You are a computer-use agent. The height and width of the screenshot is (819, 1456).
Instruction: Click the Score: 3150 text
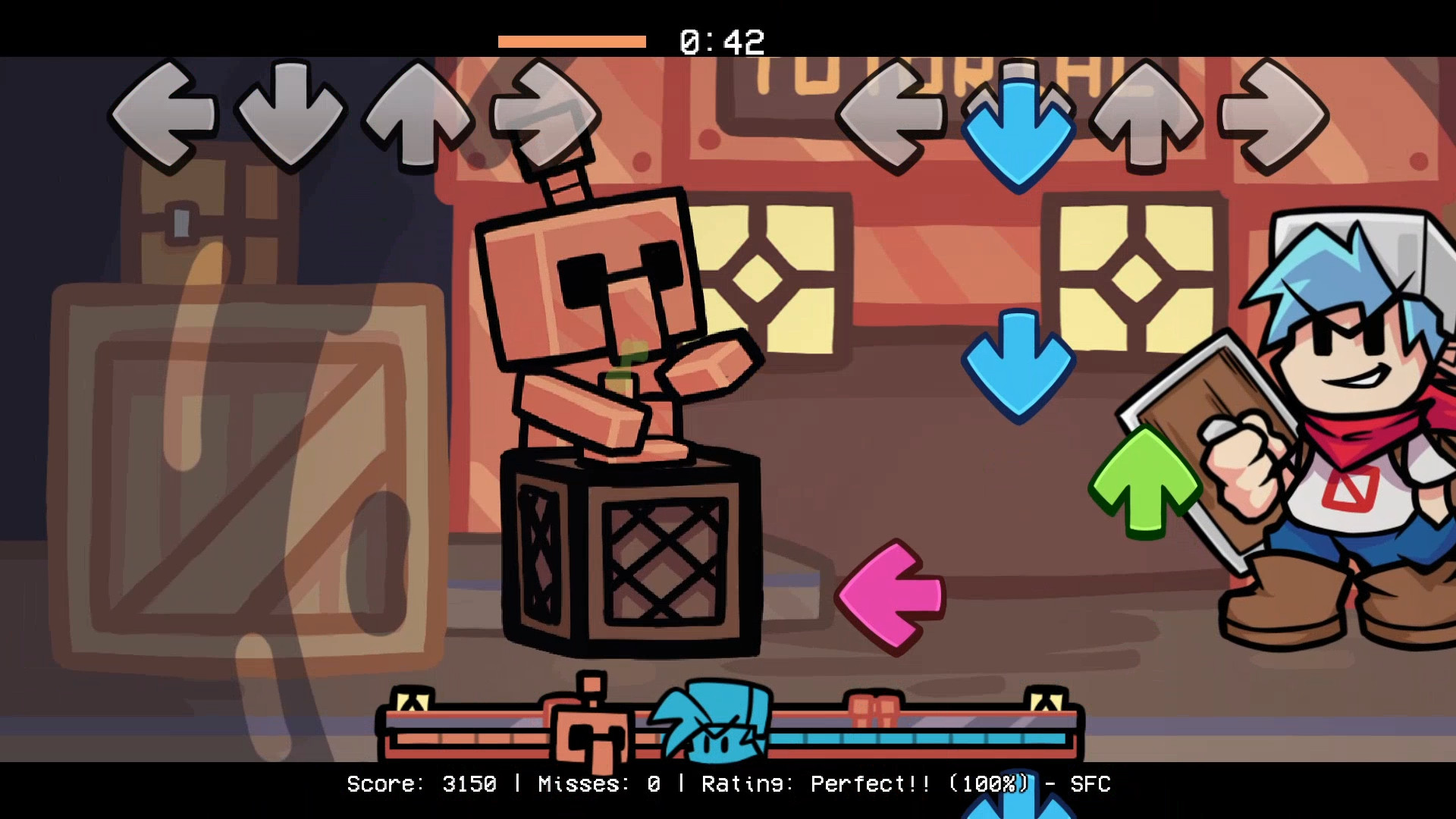421,785
